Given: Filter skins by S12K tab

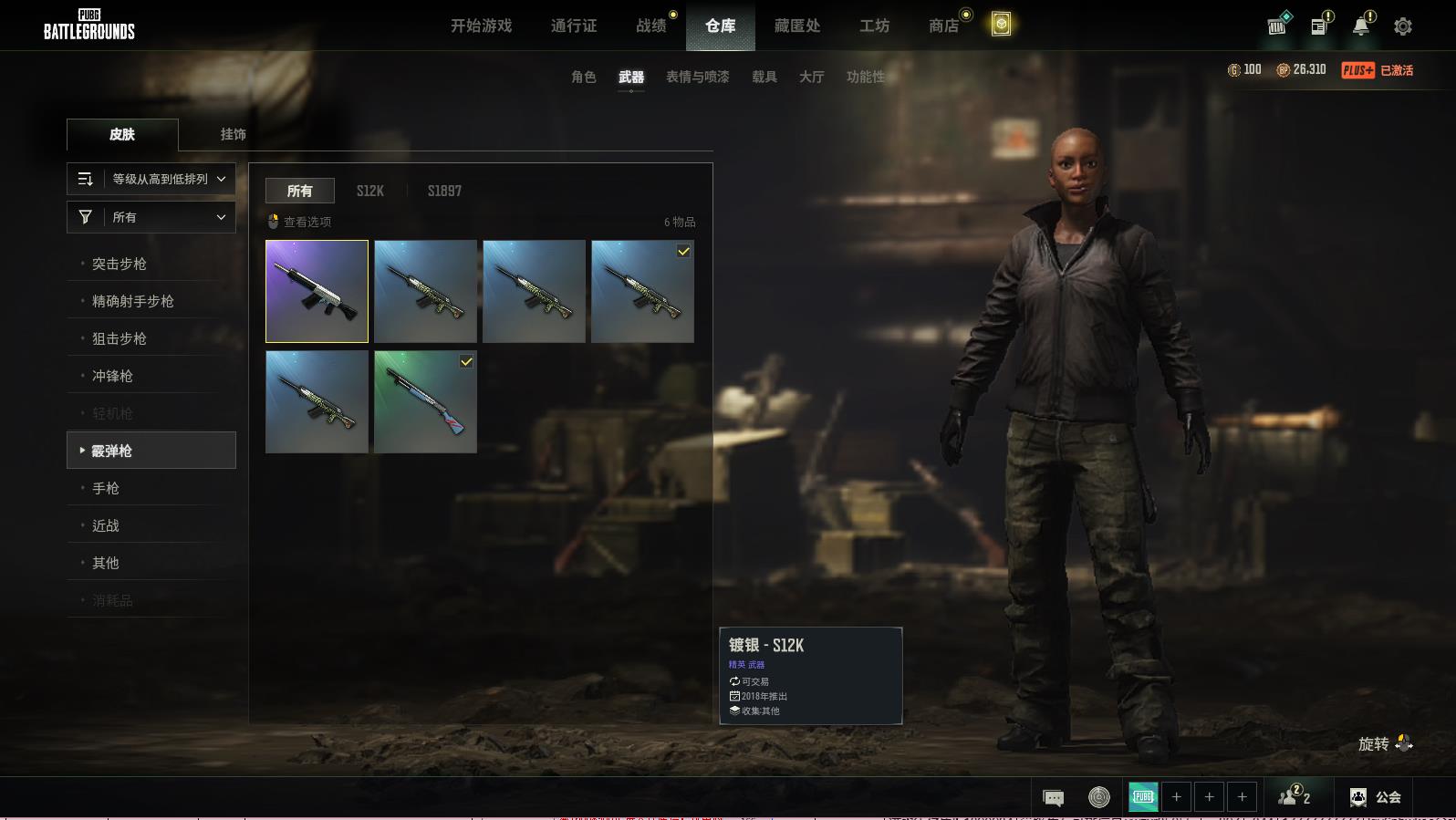Looking at the screenshot, I should click(x=369, y=191).
